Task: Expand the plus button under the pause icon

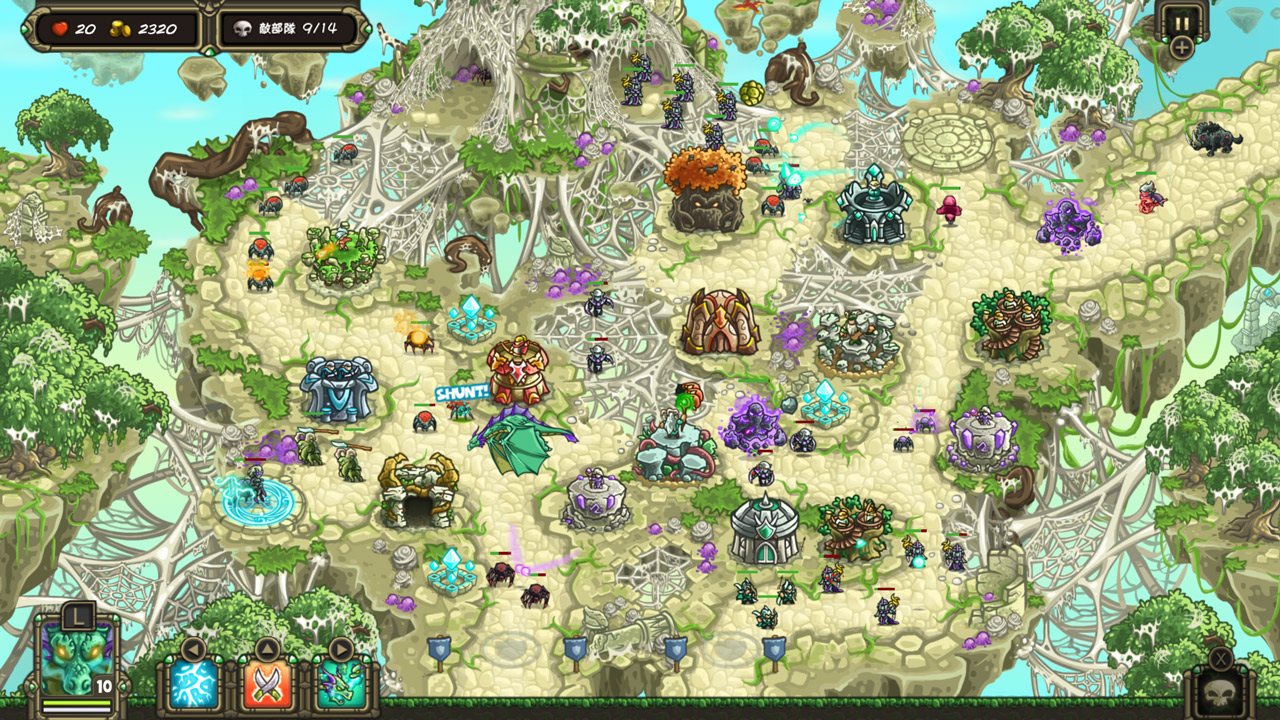Action: pos(1184,45)
